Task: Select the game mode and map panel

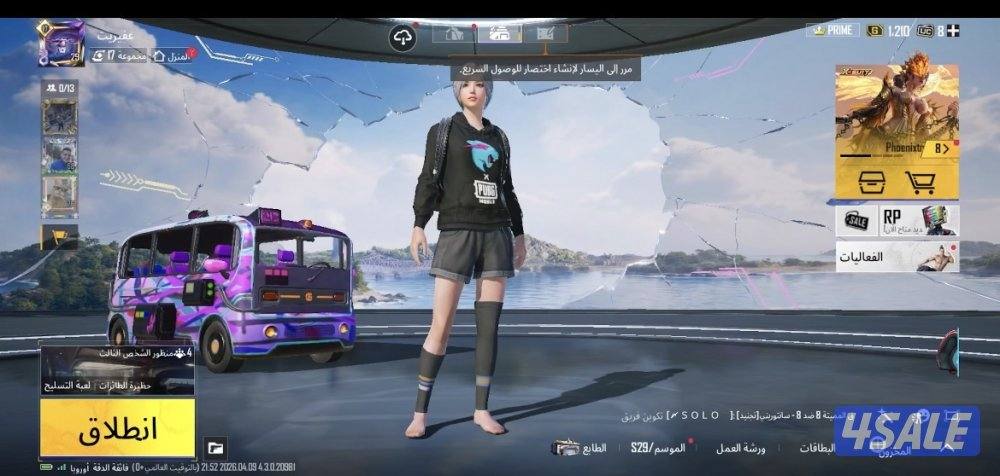Action: point(117,370)
